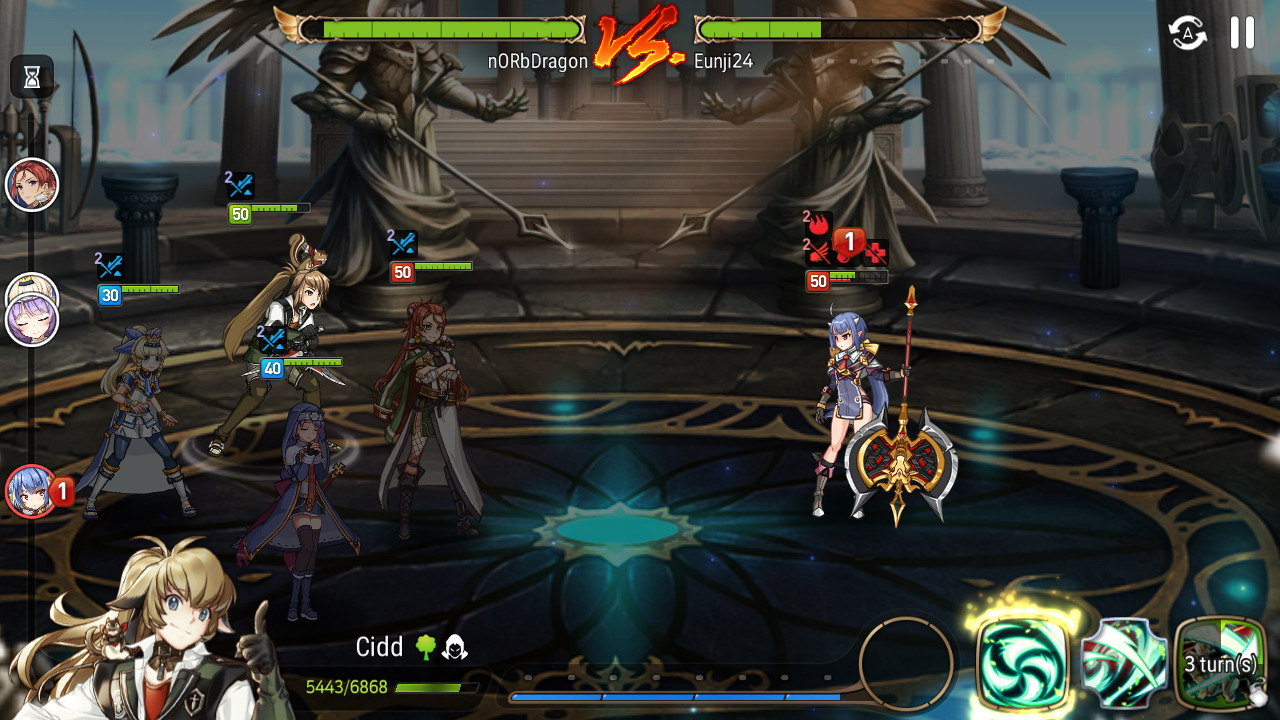Select the red-haired hero turn portrait
1280x720 pixels.
point(32,185)
